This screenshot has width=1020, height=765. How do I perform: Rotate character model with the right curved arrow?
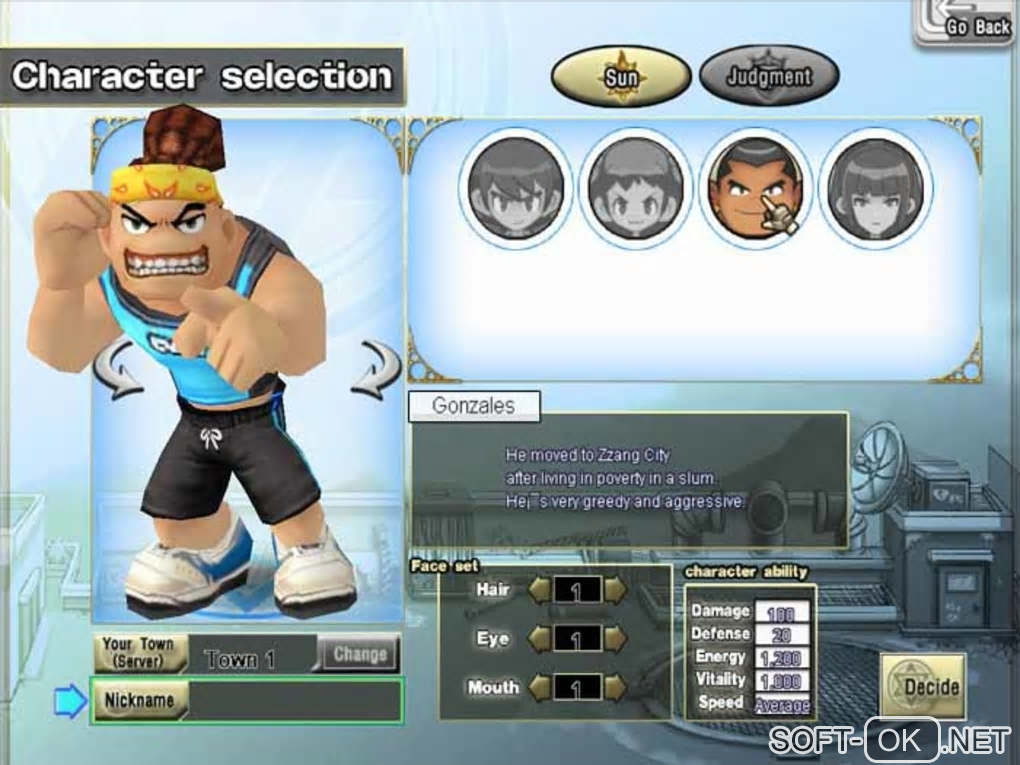pyautogui.click(x=376, y=368)
